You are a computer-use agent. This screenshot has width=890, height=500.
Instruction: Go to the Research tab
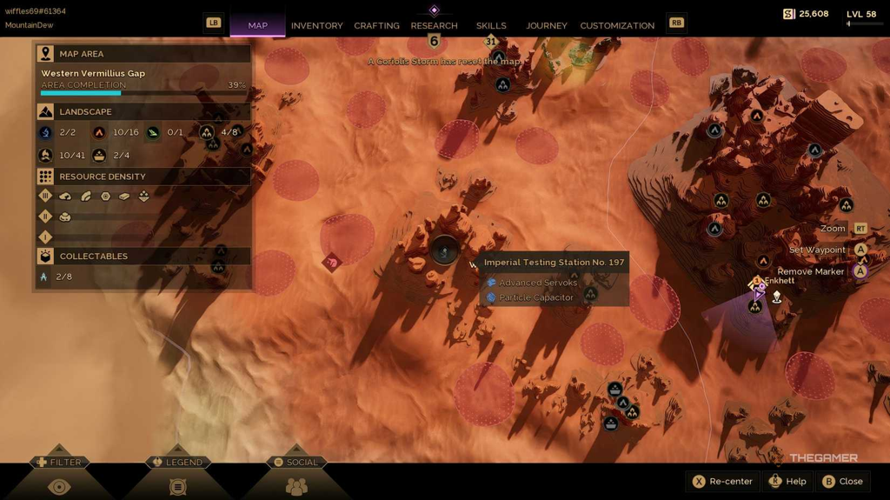pos(434,25)
